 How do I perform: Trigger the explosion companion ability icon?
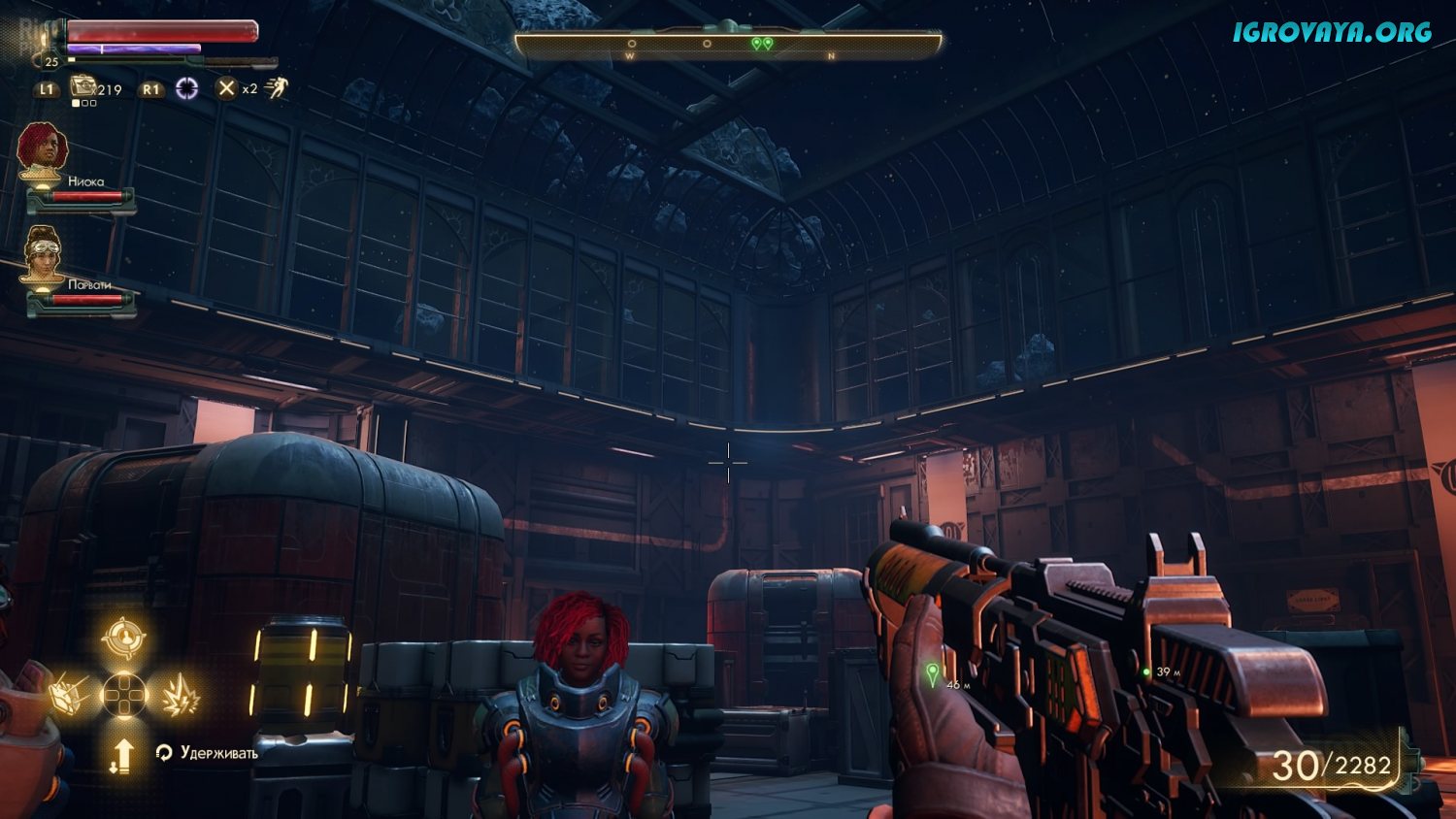click(181, 696)
